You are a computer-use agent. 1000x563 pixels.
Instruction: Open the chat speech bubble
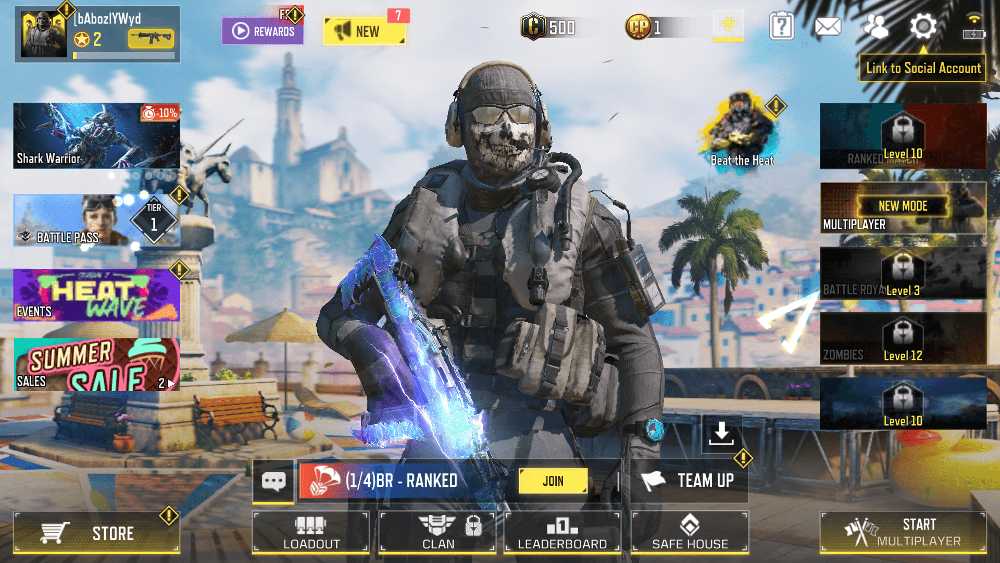[x=273, y=481]
